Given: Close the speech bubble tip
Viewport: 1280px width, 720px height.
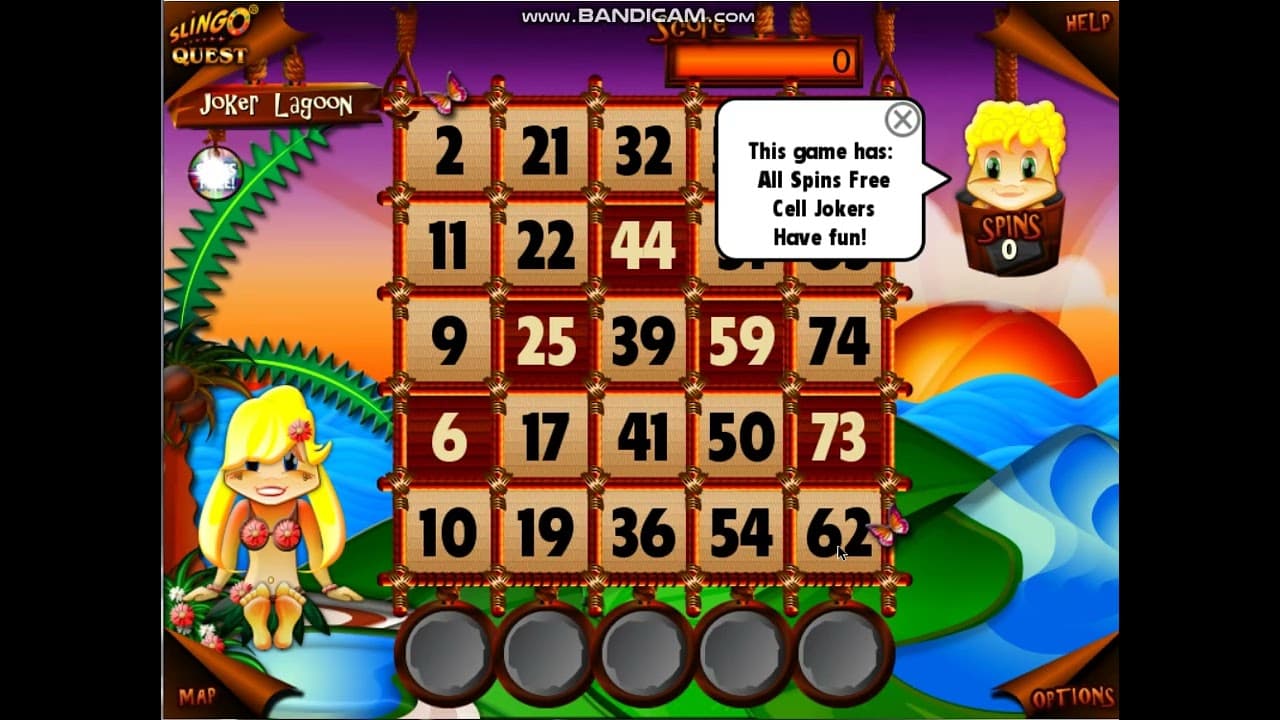Looking at the screenshot, I should (x=902, y=120).
